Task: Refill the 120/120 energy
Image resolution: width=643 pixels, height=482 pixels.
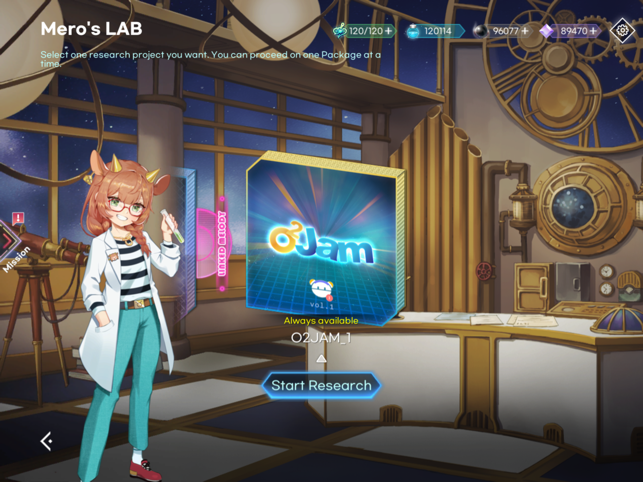Action: point(388,31)
